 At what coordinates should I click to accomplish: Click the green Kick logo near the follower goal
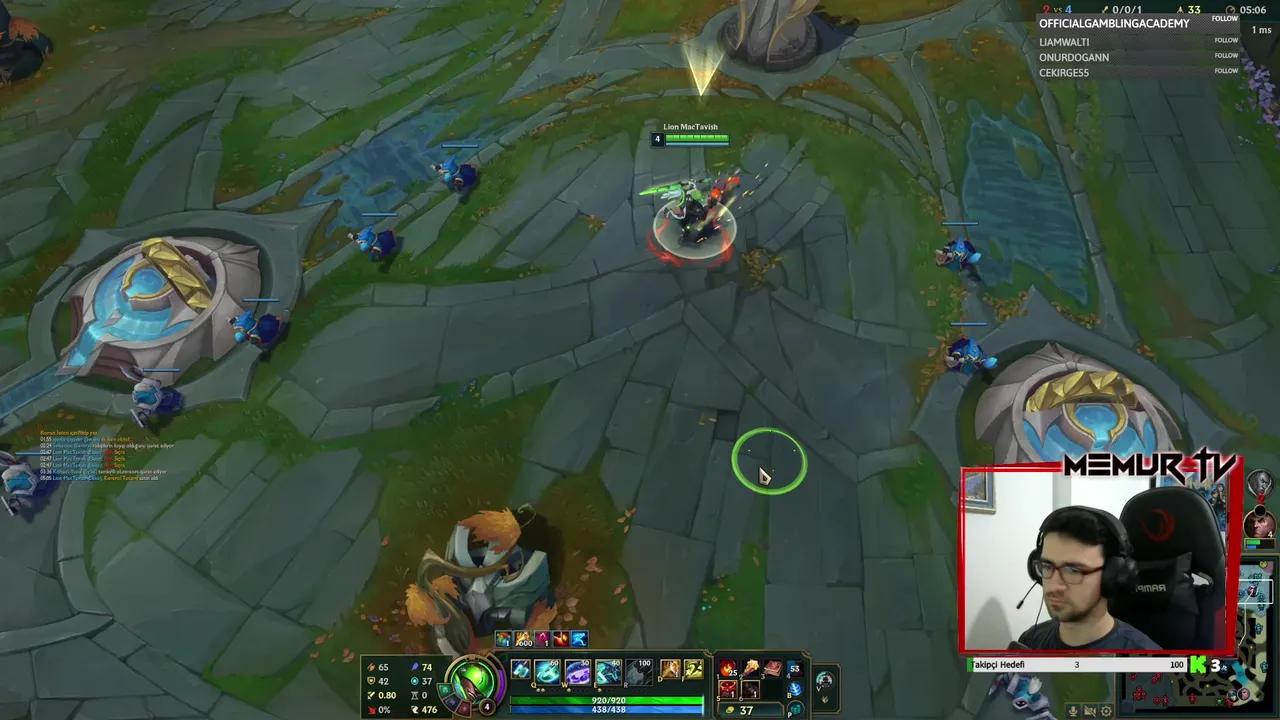[1198, 663]
